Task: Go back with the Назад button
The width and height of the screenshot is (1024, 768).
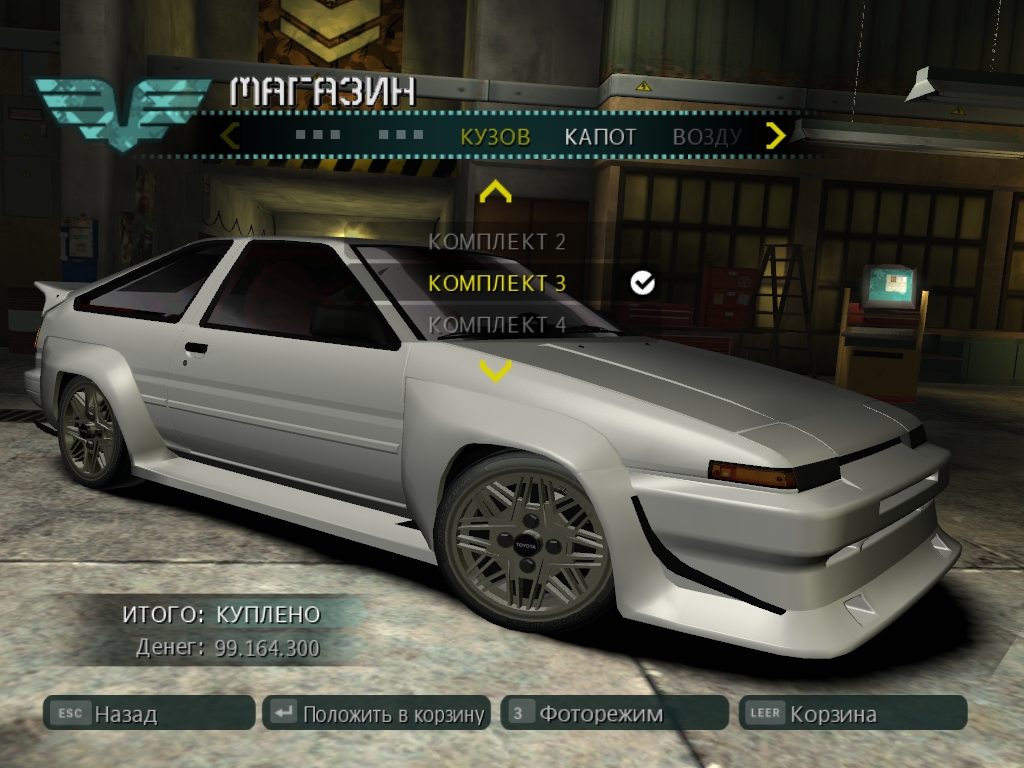Action: coord(149,714)
